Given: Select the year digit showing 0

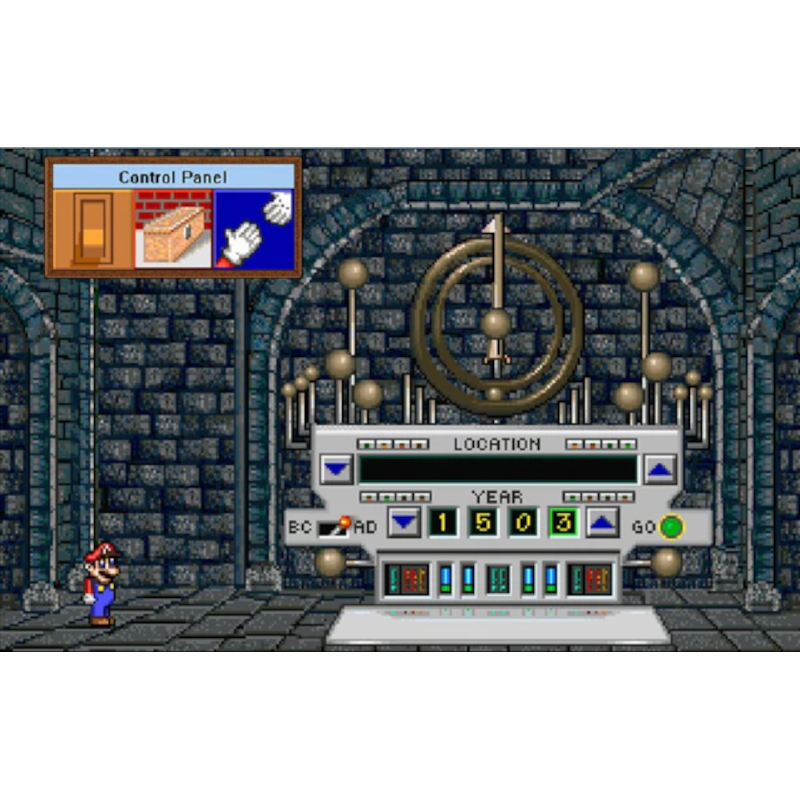Looking at the screenshot, I should 522,521.
